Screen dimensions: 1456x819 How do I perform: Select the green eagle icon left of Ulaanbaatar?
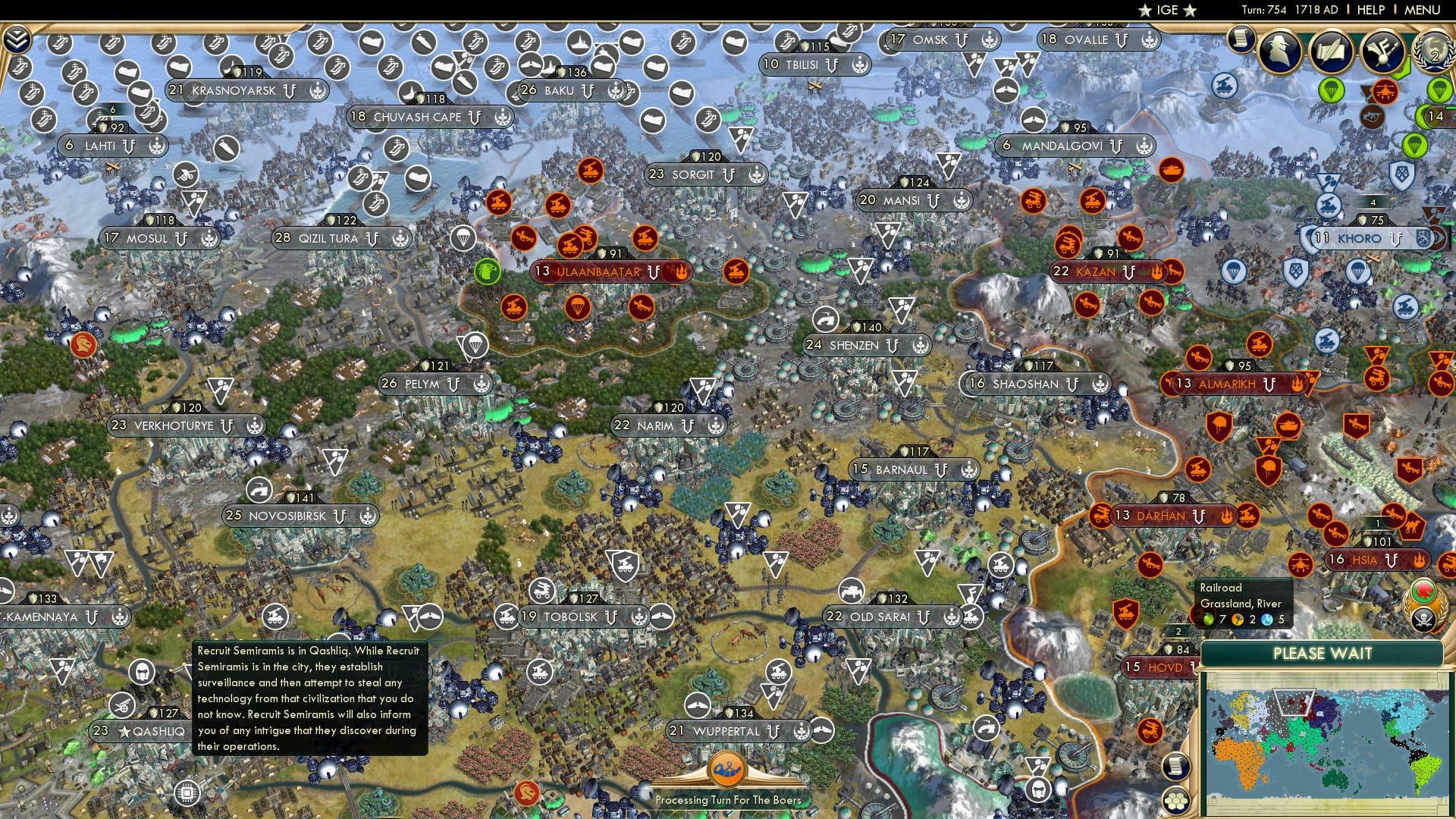[x=488, y=271]
